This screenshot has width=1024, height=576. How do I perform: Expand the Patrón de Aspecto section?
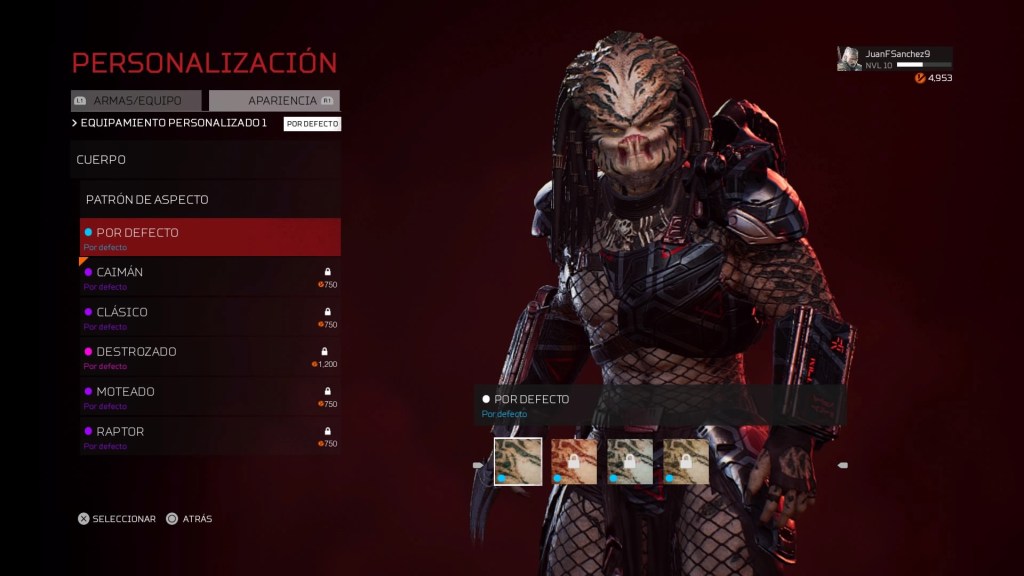point(210,199)
